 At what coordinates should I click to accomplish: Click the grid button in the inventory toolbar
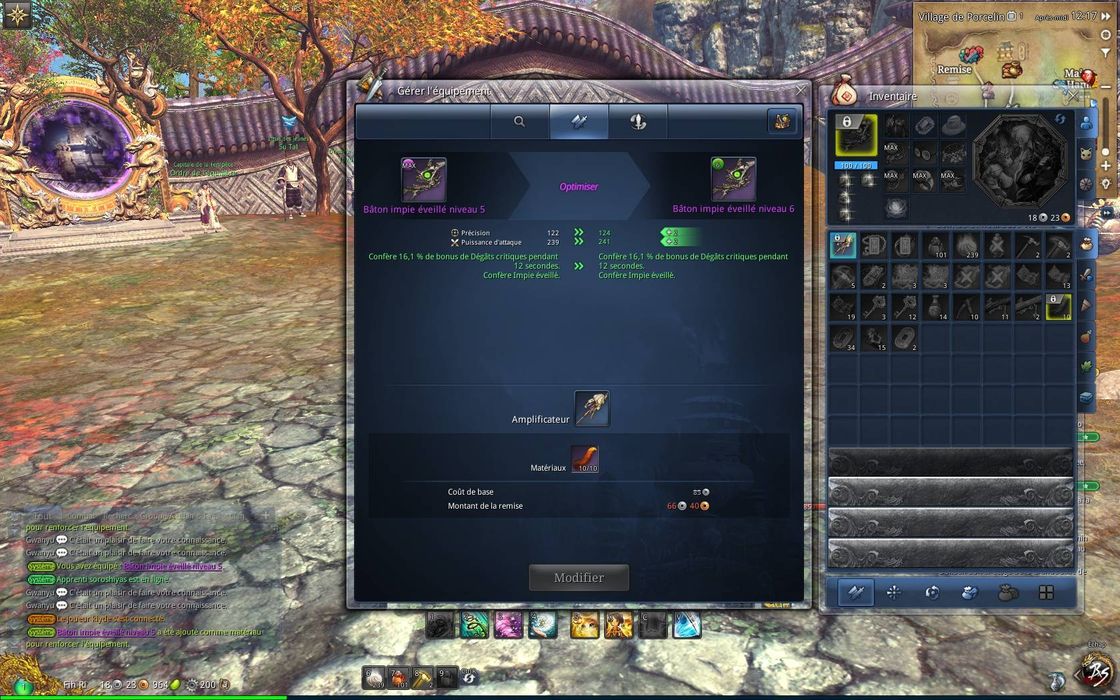coord(1046,592)
